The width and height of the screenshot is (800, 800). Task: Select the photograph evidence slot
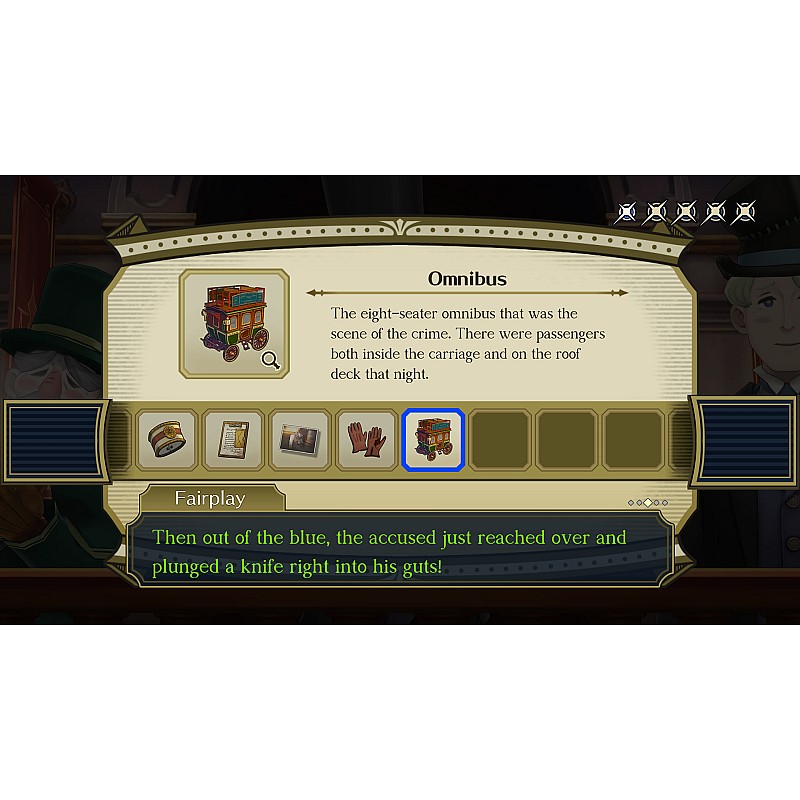(299, 440)
